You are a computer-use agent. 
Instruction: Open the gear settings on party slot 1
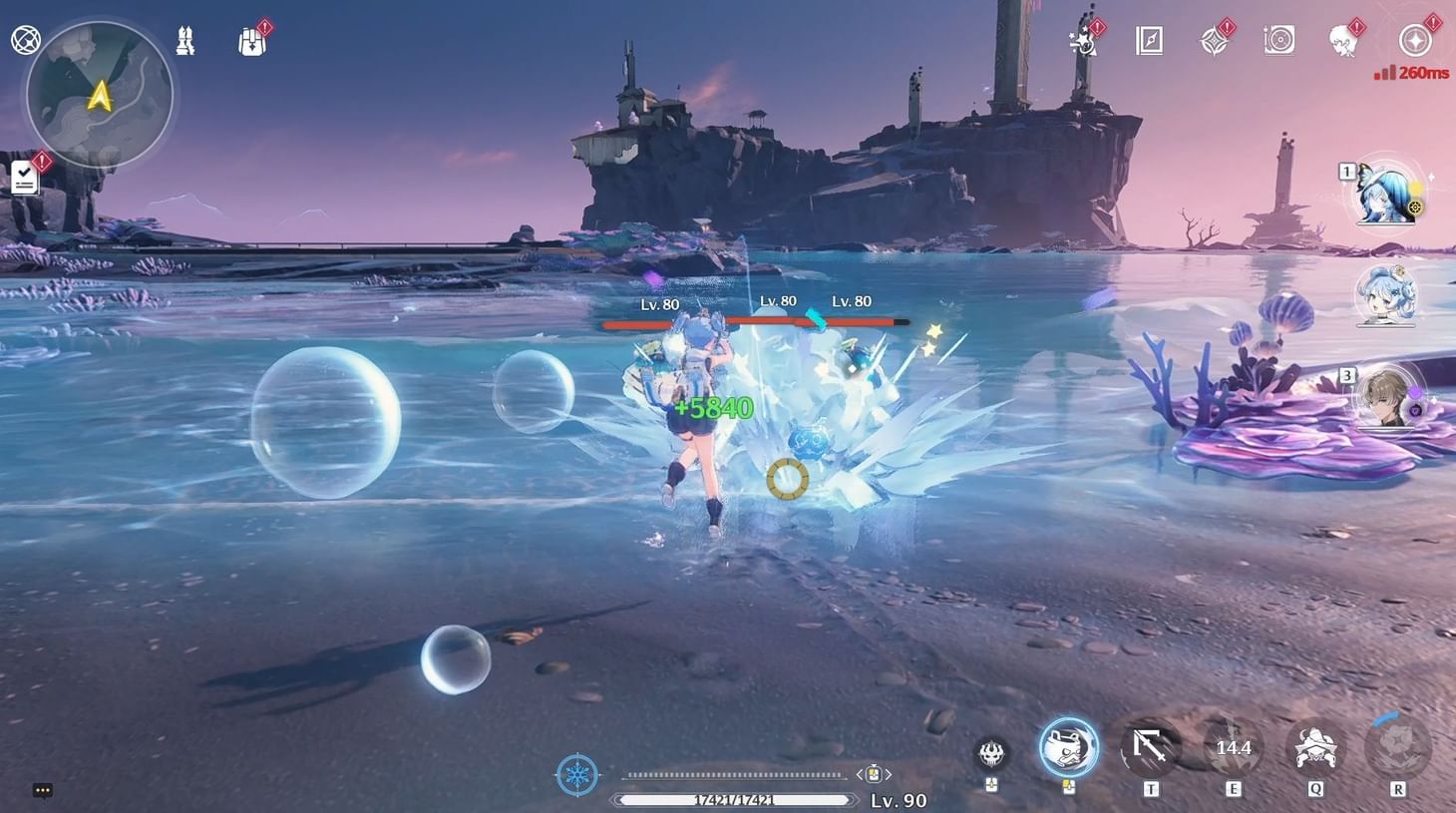pyautogui.click(x=1417, y=207)
